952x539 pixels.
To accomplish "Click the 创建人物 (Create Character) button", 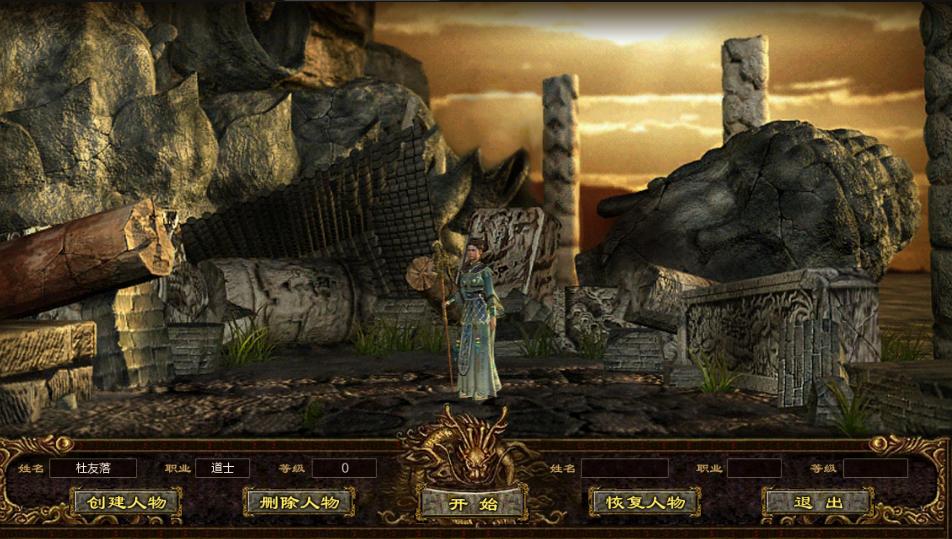I will (x=126, y=502).
